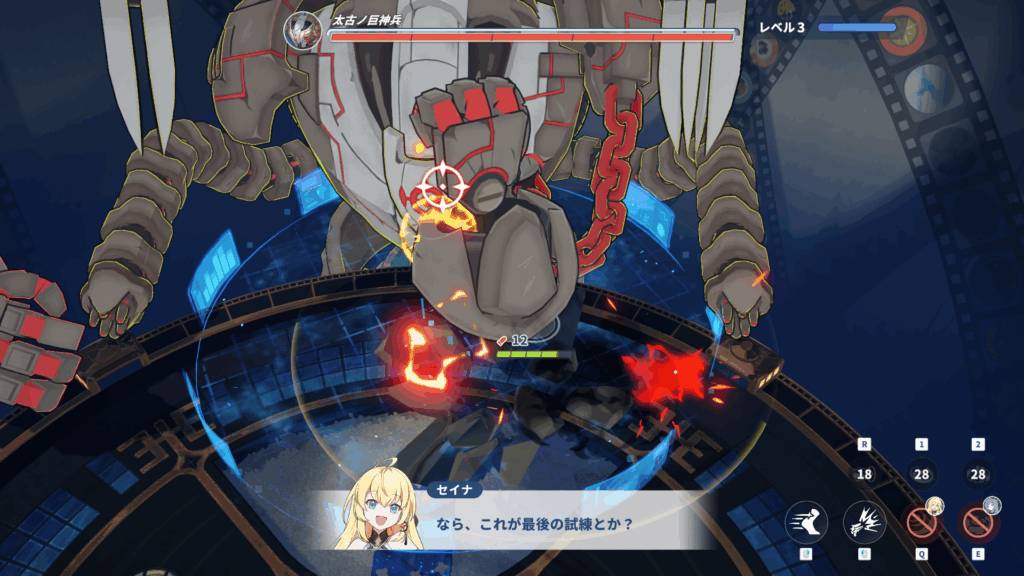Use the burst punch attack icon
1024x576 pixels.
864,522
